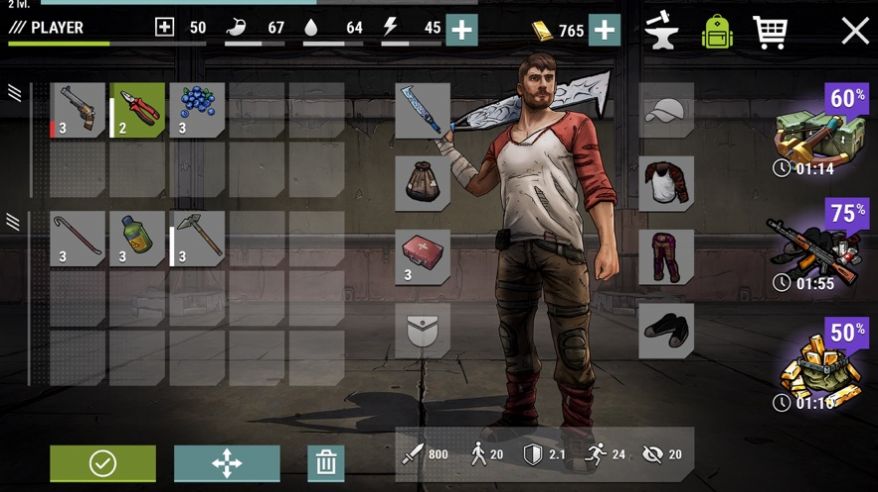The height and width of the screenshot is (492, 878).
Task: Confirm with the green checkmark button
Action: 103,463
